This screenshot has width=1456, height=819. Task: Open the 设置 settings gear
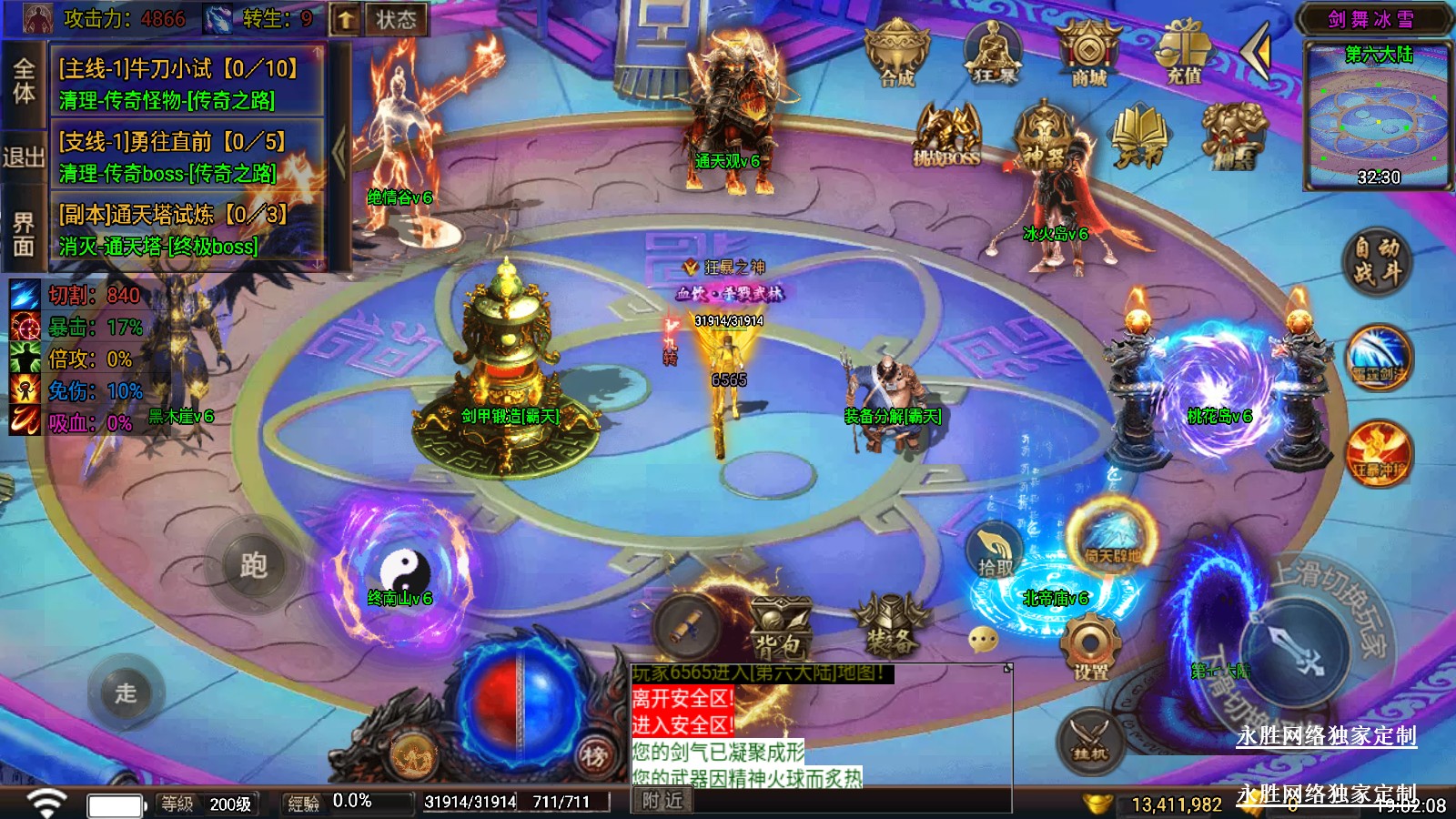(x=1089, y=648)
